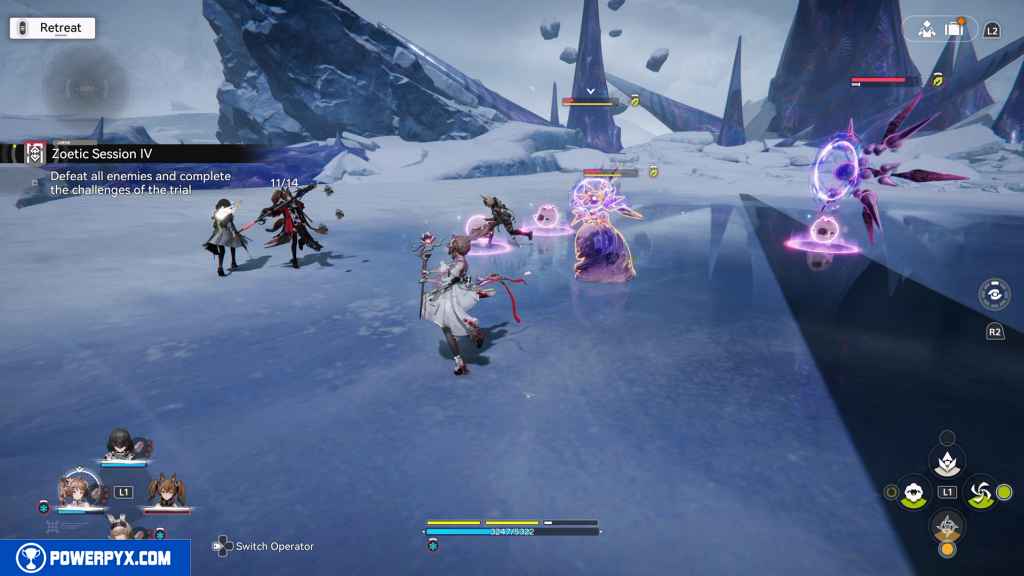Use the top diamond-shaped skill icon
Screen dimensions: 1024x576
coord(947,461)
